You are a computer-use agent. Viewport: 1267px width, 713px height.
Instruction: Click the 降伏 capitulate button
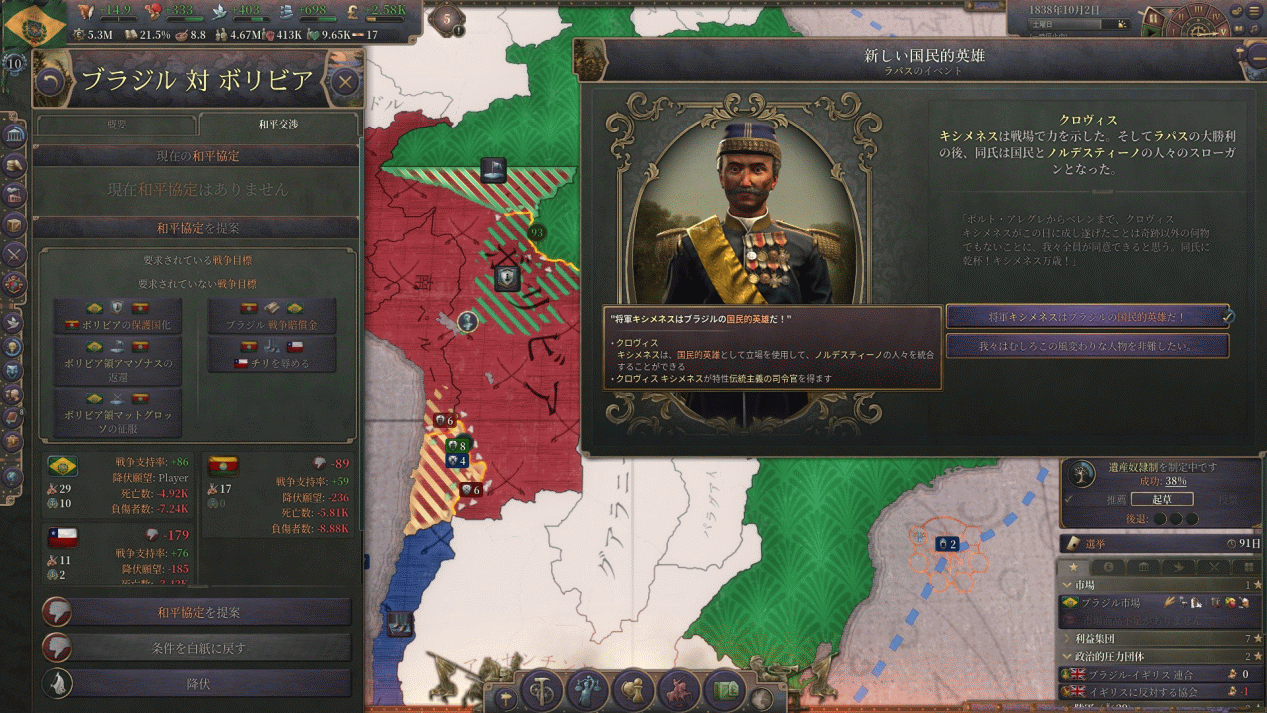click(198, 684)
